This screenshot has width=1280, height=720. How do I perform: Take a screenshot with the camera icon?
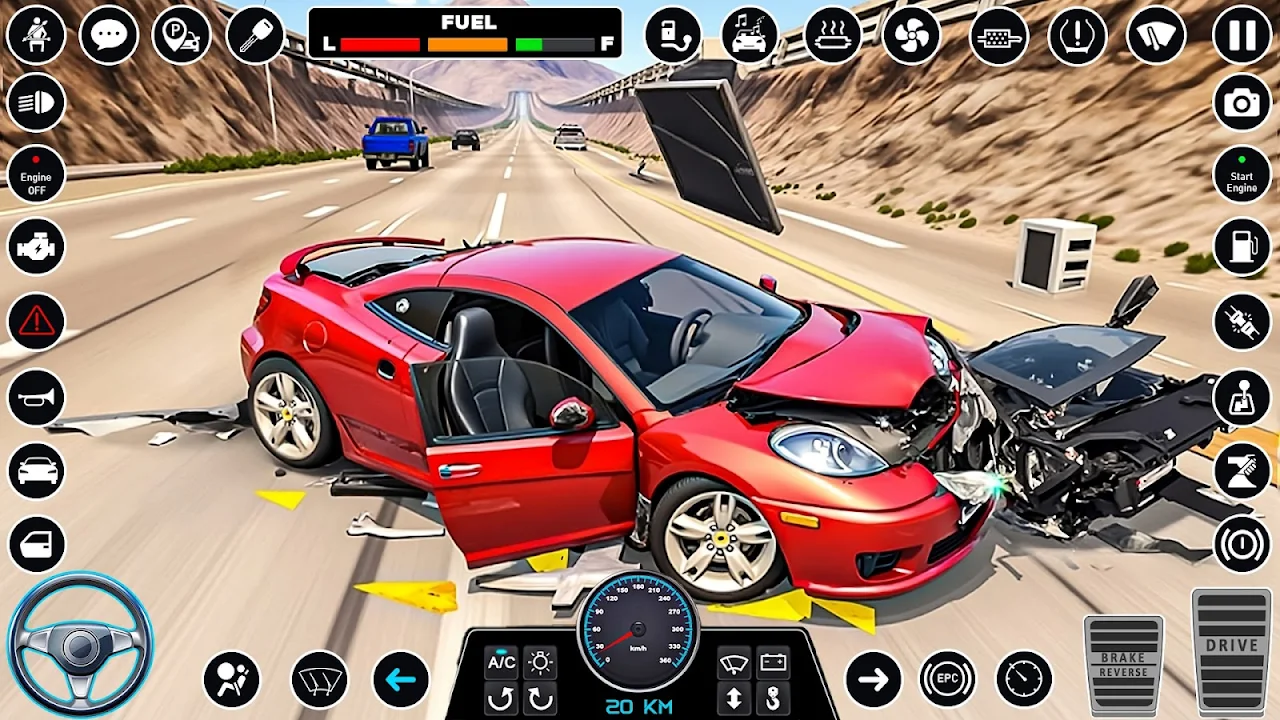coord(1242,103)
